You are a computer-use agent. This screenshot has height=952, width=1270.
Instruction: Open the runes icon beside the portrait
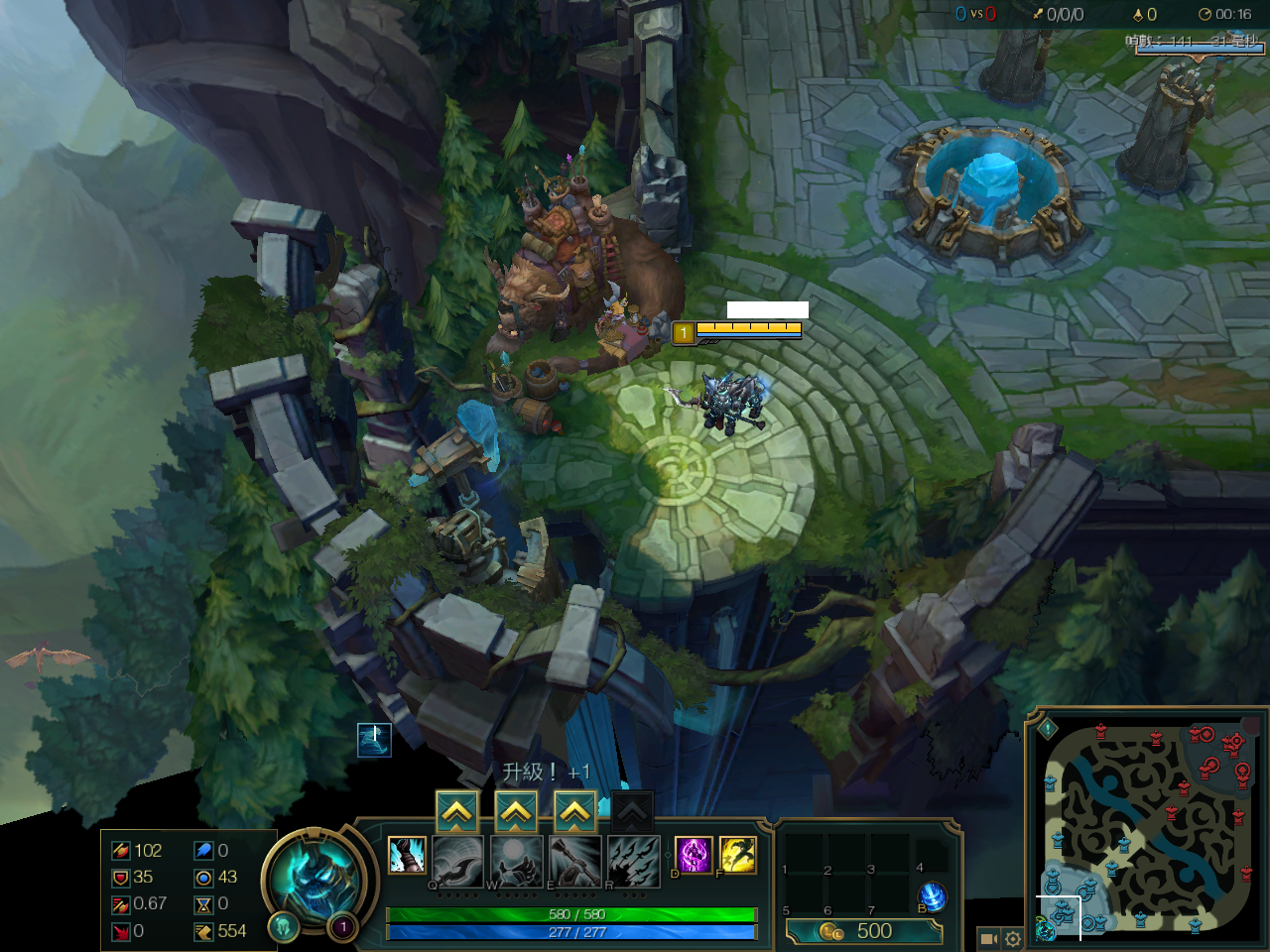click(x=283, y=927)
